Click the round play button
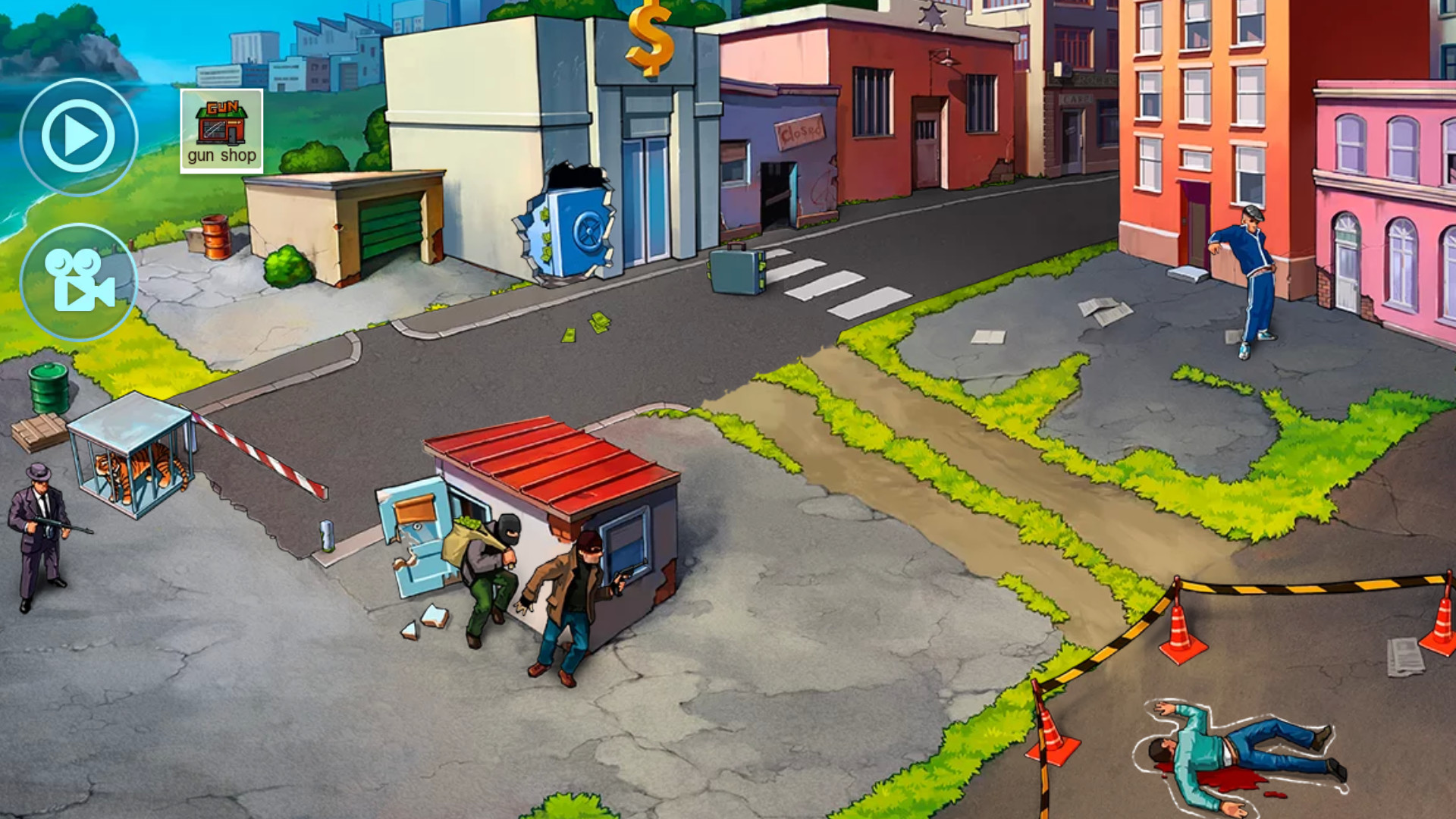Viewport: 1456px width, 819px height. 78,136
